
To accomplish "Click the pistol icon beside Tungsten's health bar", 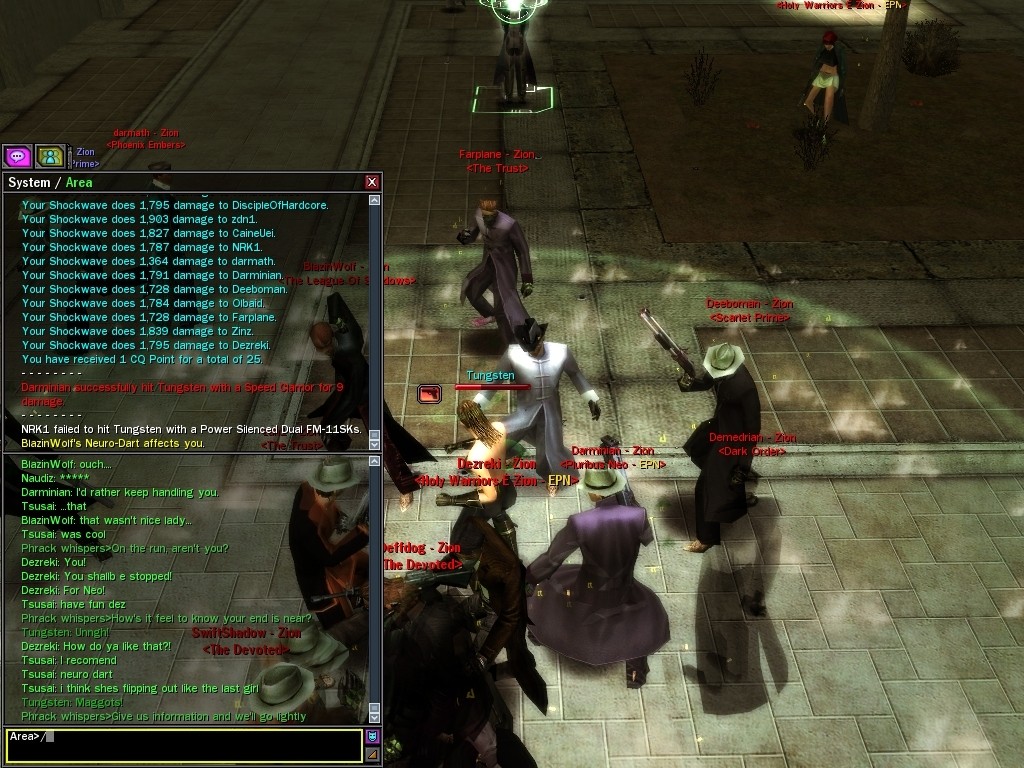I will pos(429,394).
